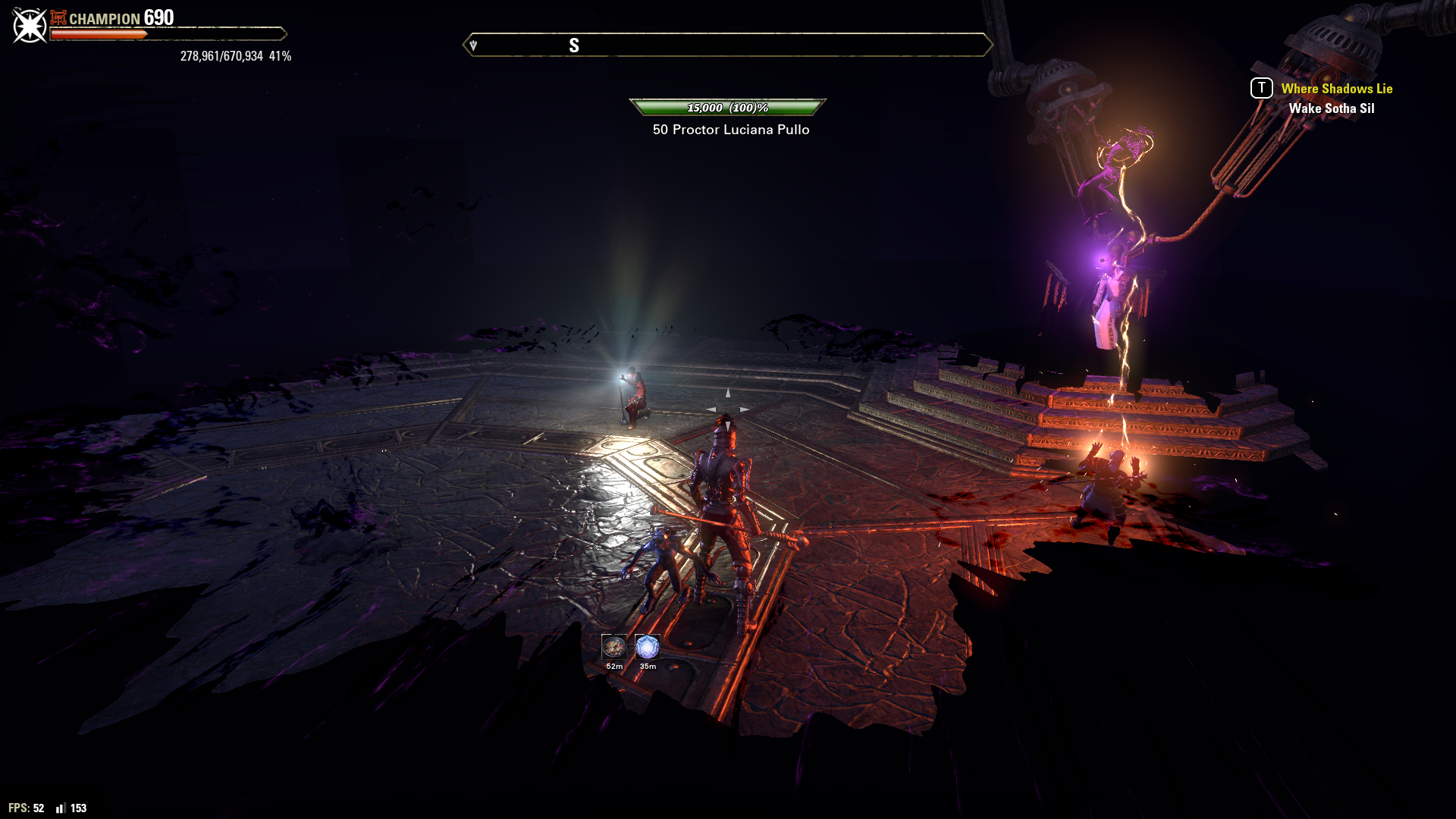
Task: Click the food buff icon showing 52m
Action: tap(614, 647)
